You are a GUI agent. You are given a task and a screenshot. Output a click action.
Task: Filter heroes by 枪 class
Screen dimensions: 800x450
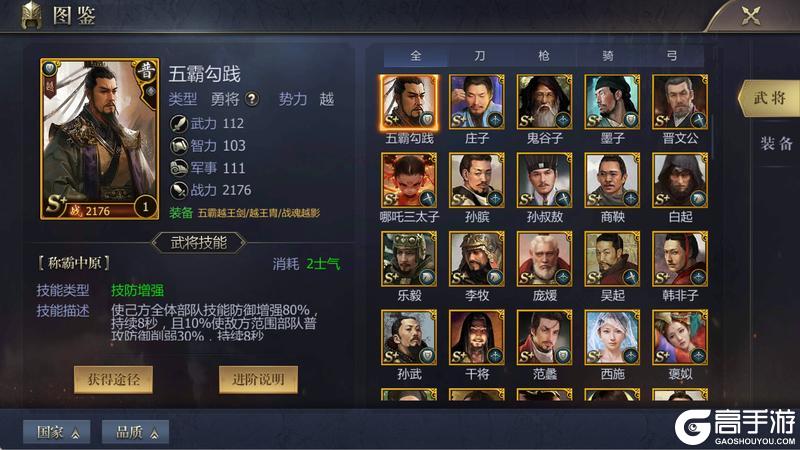click(544, 56)
